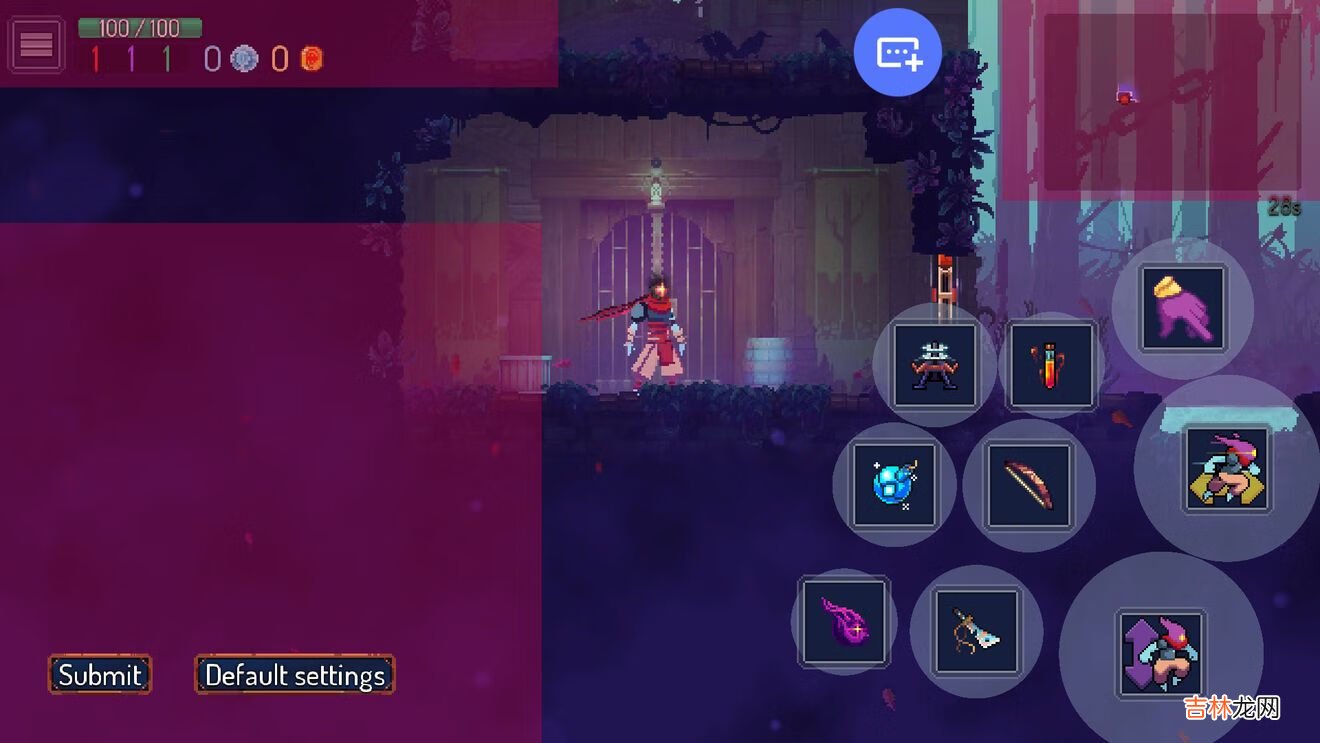The width and height of the screenshot is (1320, 743).
Task: Open the hamburger pause menu
Action: (x=36, y=45)
